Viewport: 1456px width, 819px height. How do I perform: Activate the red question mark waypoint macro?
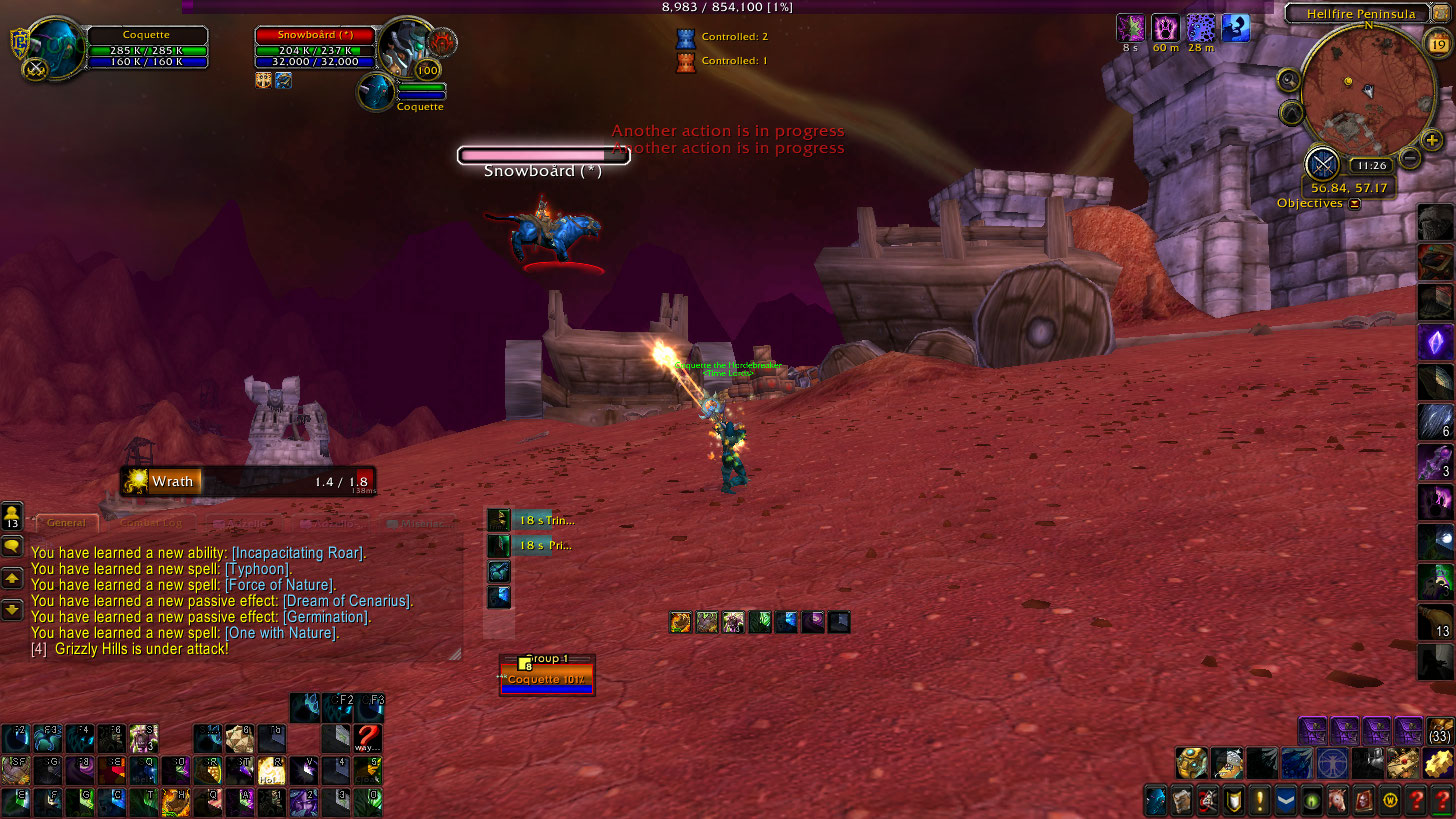(368, 739)
